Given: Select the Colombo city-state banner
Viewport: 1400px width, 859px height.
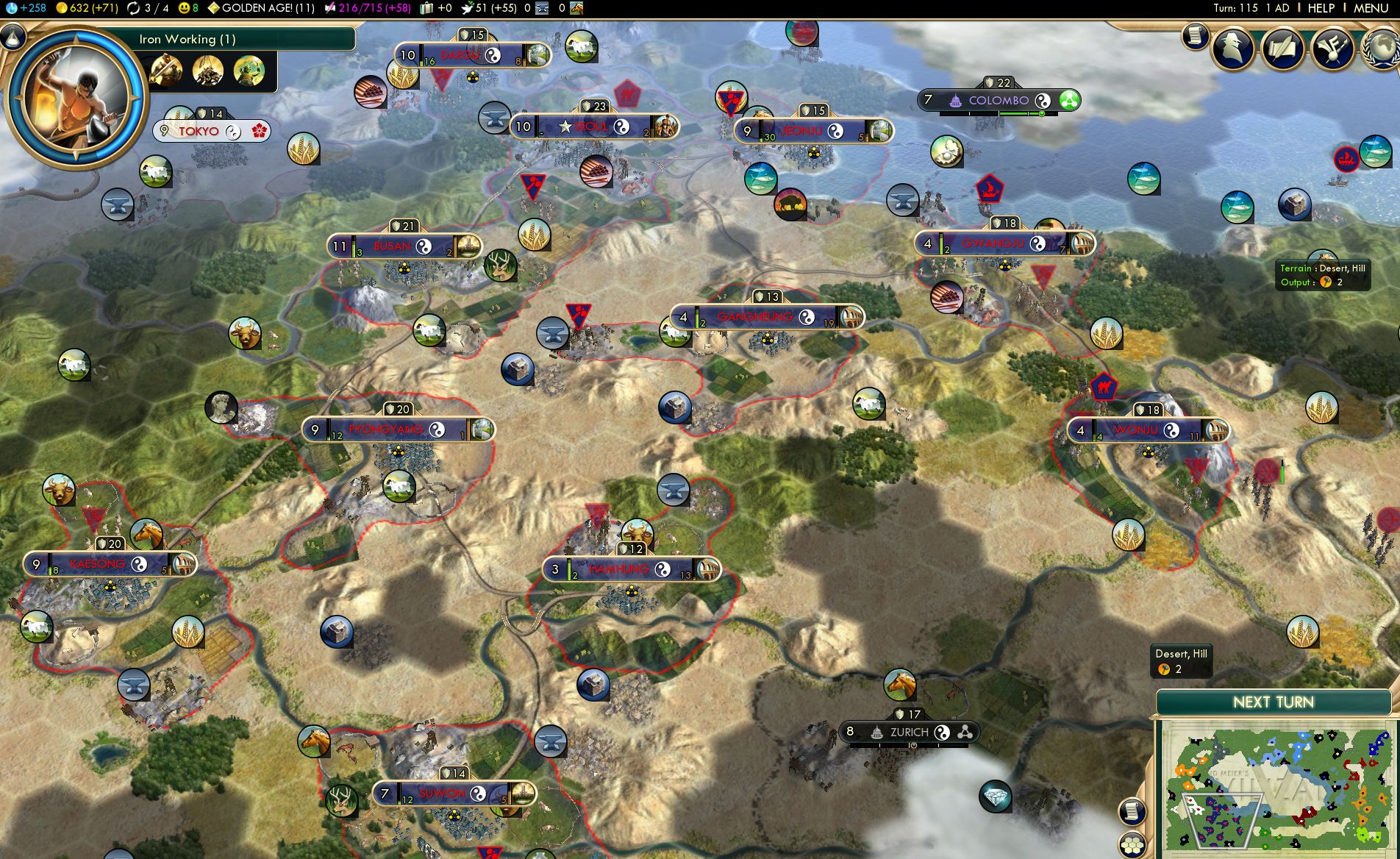Looking at the screenshot, I should point(998,100).
